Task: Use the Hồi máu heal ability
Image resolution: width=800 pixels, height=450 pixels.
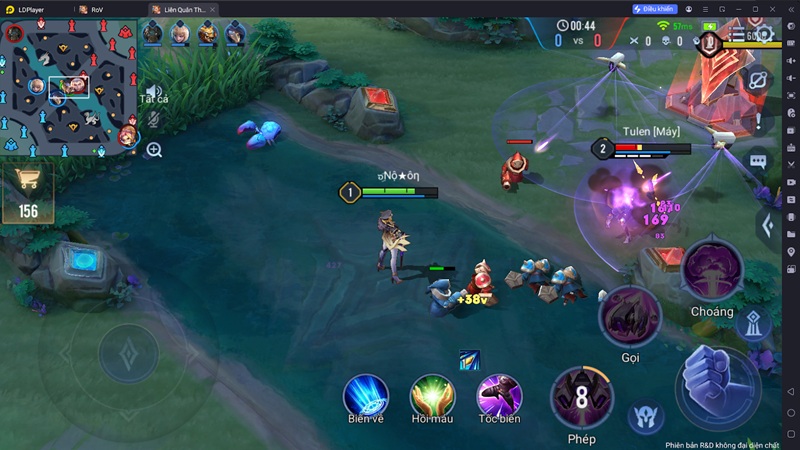Action: (x=433, y=394)
